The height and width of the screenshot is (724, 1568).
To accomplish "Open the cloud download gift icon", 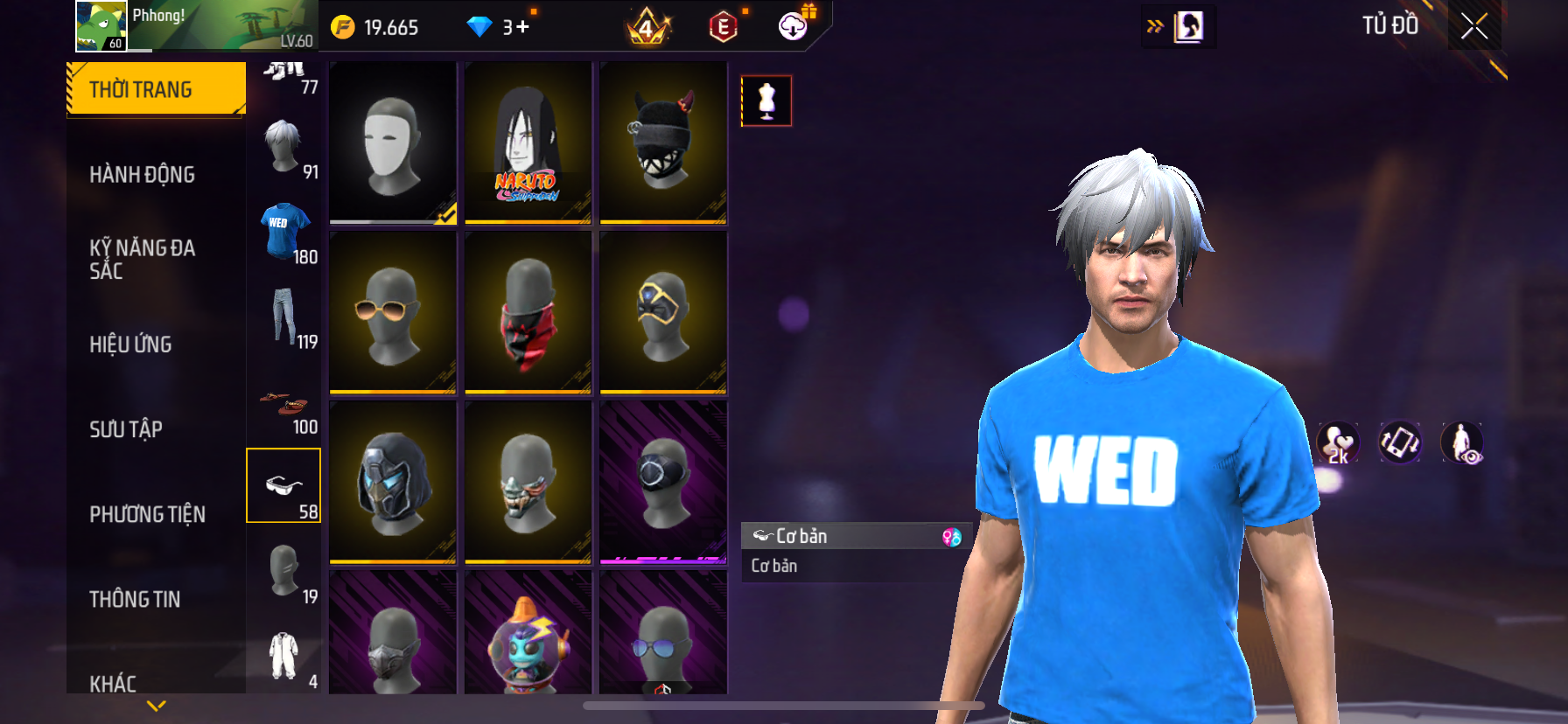I will (793, 26).
